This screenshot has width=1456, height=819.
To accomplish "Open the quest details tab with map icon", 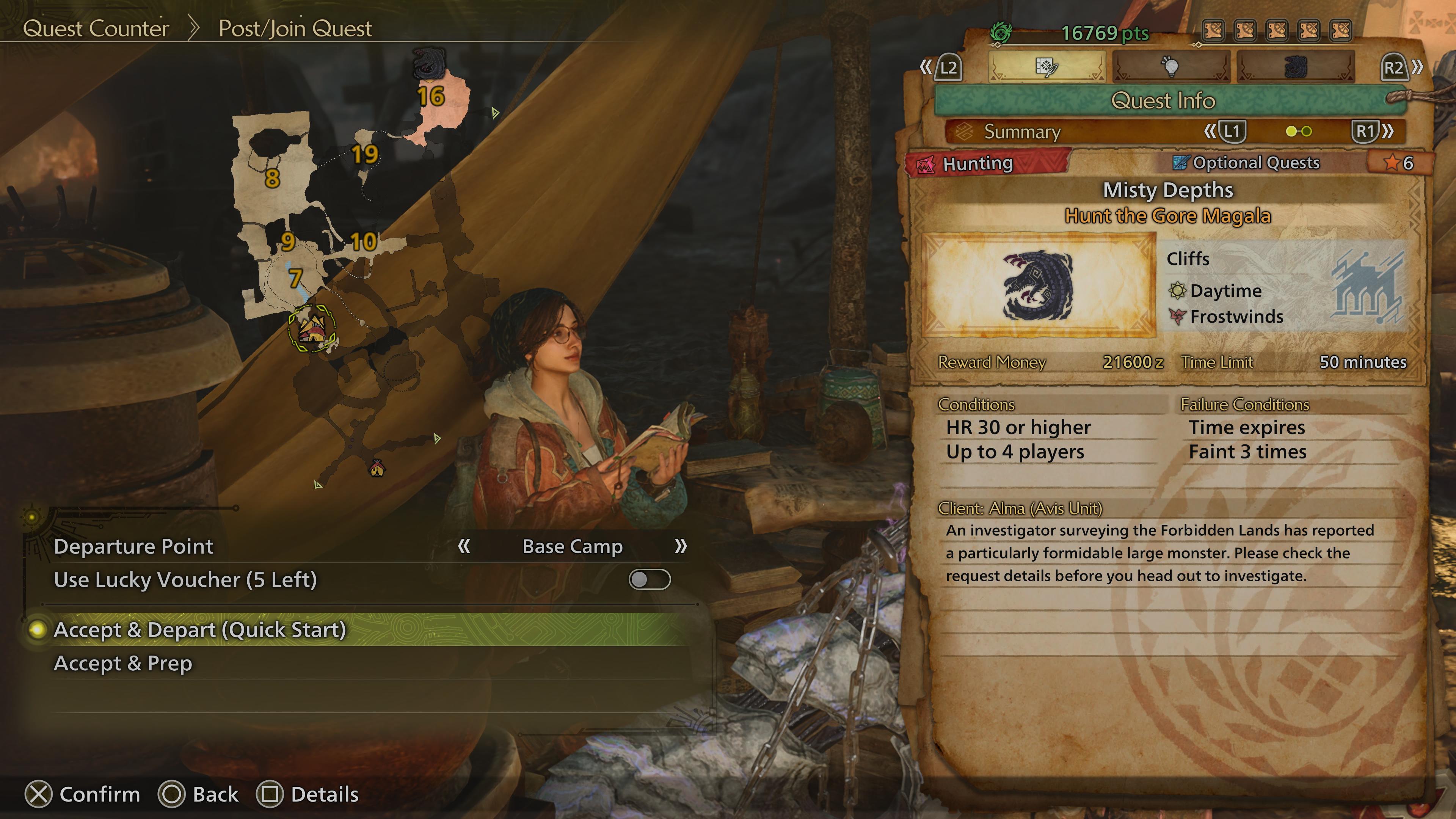I will pyautogui.click(x=1046, y=67).
